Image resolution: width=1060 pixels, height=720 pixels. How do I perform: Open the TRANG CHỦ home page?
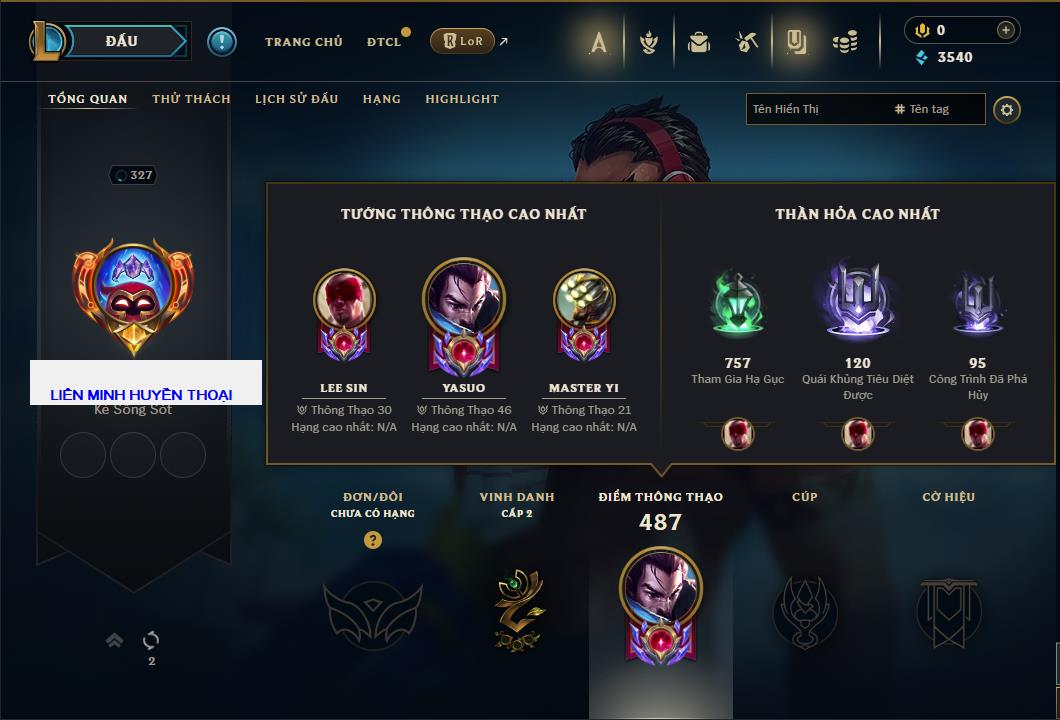click(x=303, y=42)
